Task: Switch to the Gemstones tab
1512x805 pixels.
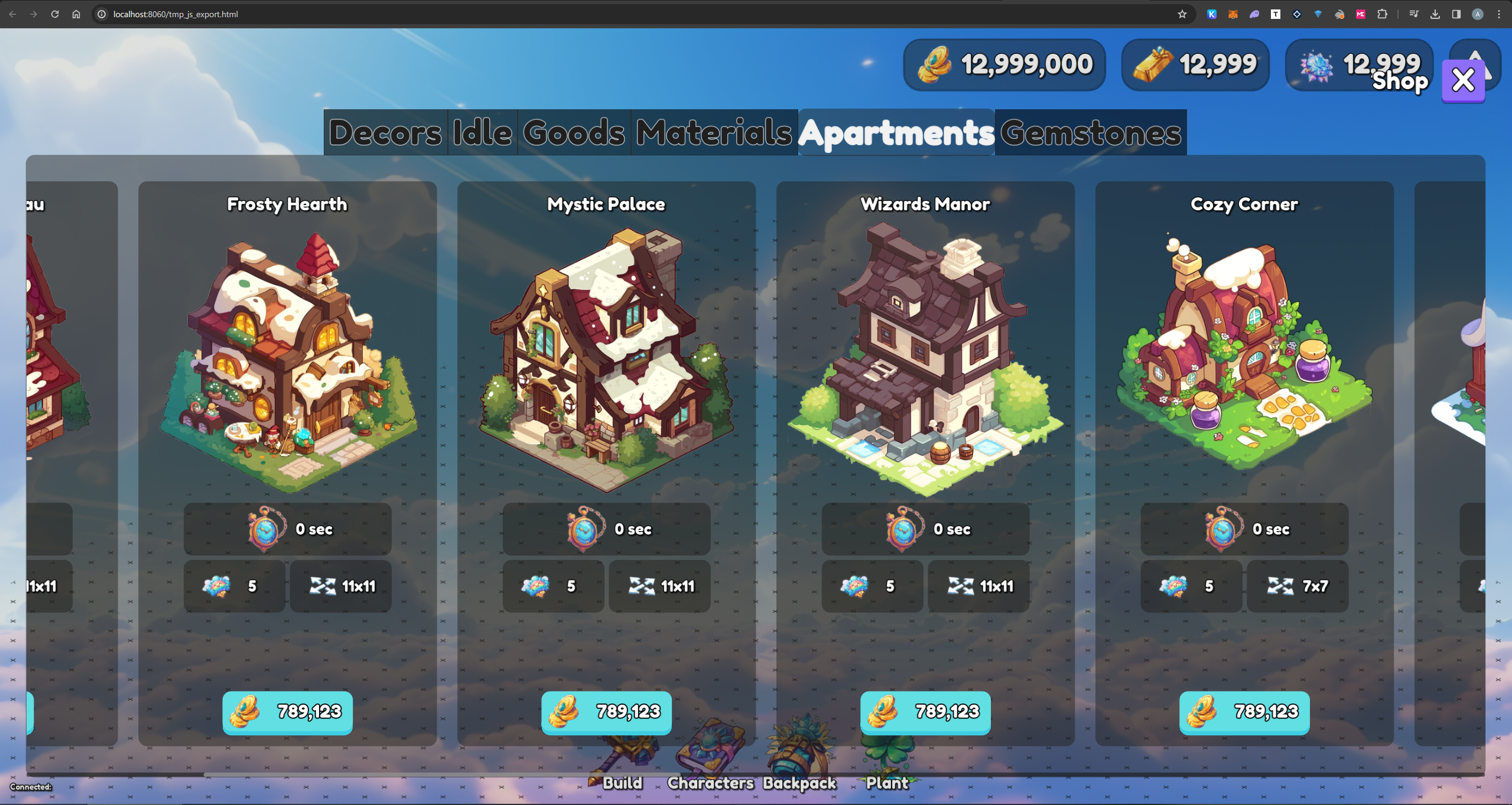Action: tap(1090, 132)
